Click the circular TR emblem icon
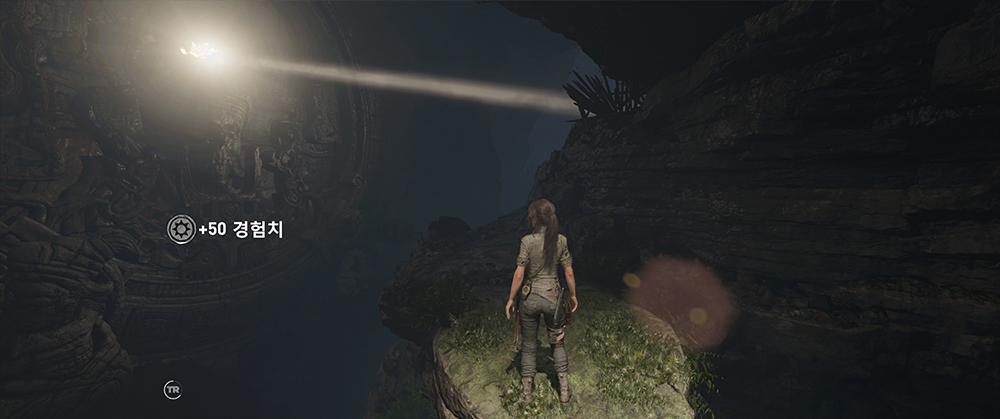Image resolution: width=1000 pixels, height=419 pixels. [x=172, y=389]
